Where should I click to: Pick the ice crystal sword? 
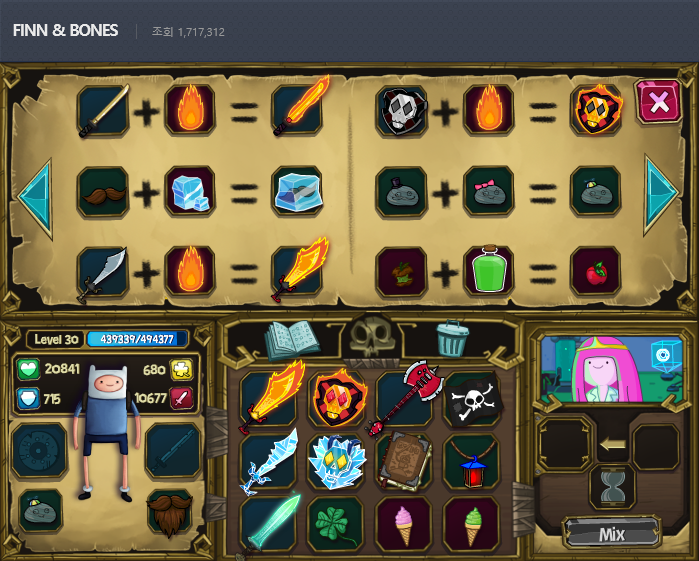tap(270, 462)
